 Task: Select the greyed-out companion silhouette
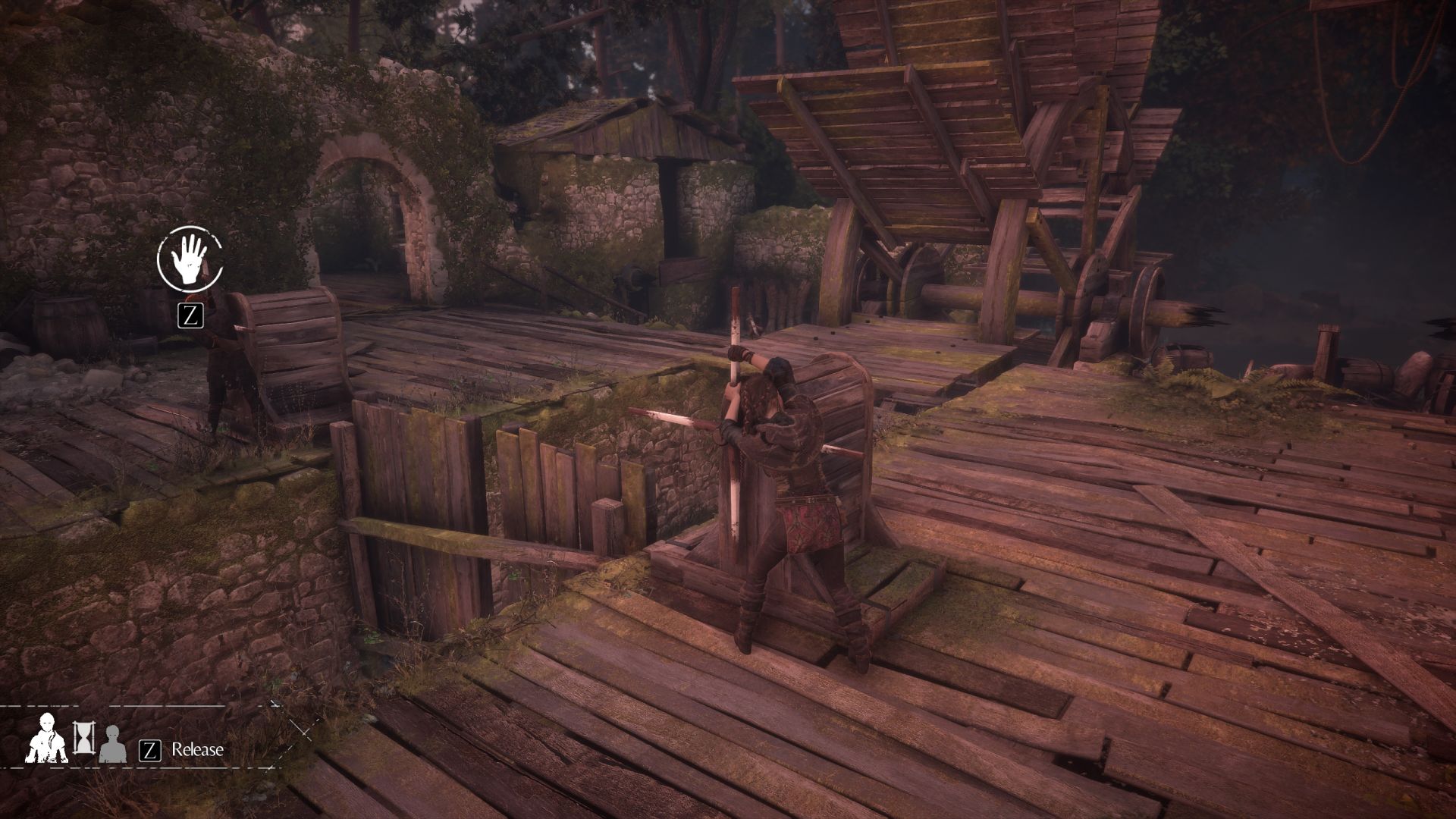click(112, 745)
